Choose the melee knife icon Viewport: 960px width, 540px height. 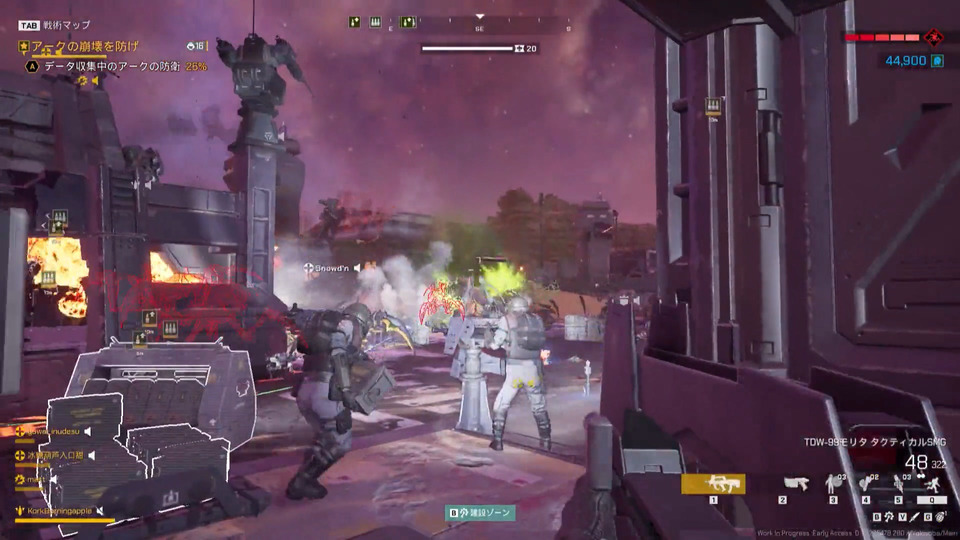pyautogui.click(x=914, y=517)
